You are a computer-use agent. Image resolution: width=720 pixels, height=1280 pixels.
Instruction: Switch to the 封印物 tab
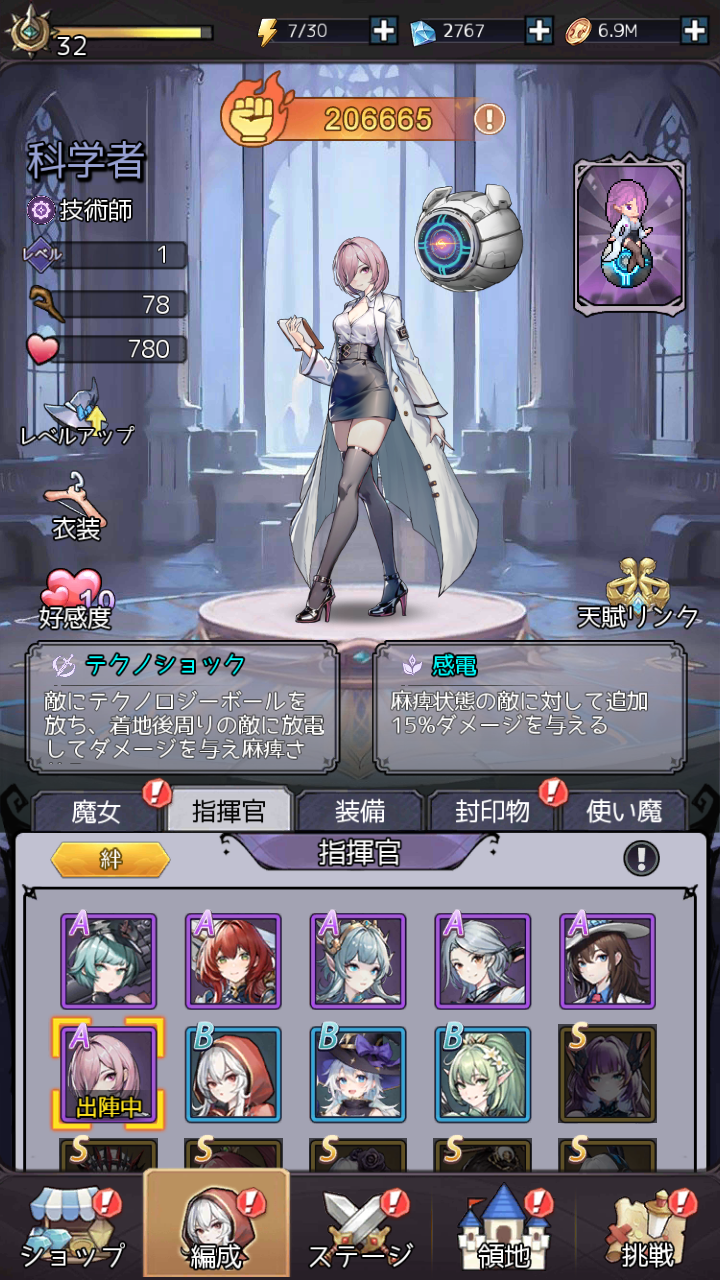coord(491,811)
